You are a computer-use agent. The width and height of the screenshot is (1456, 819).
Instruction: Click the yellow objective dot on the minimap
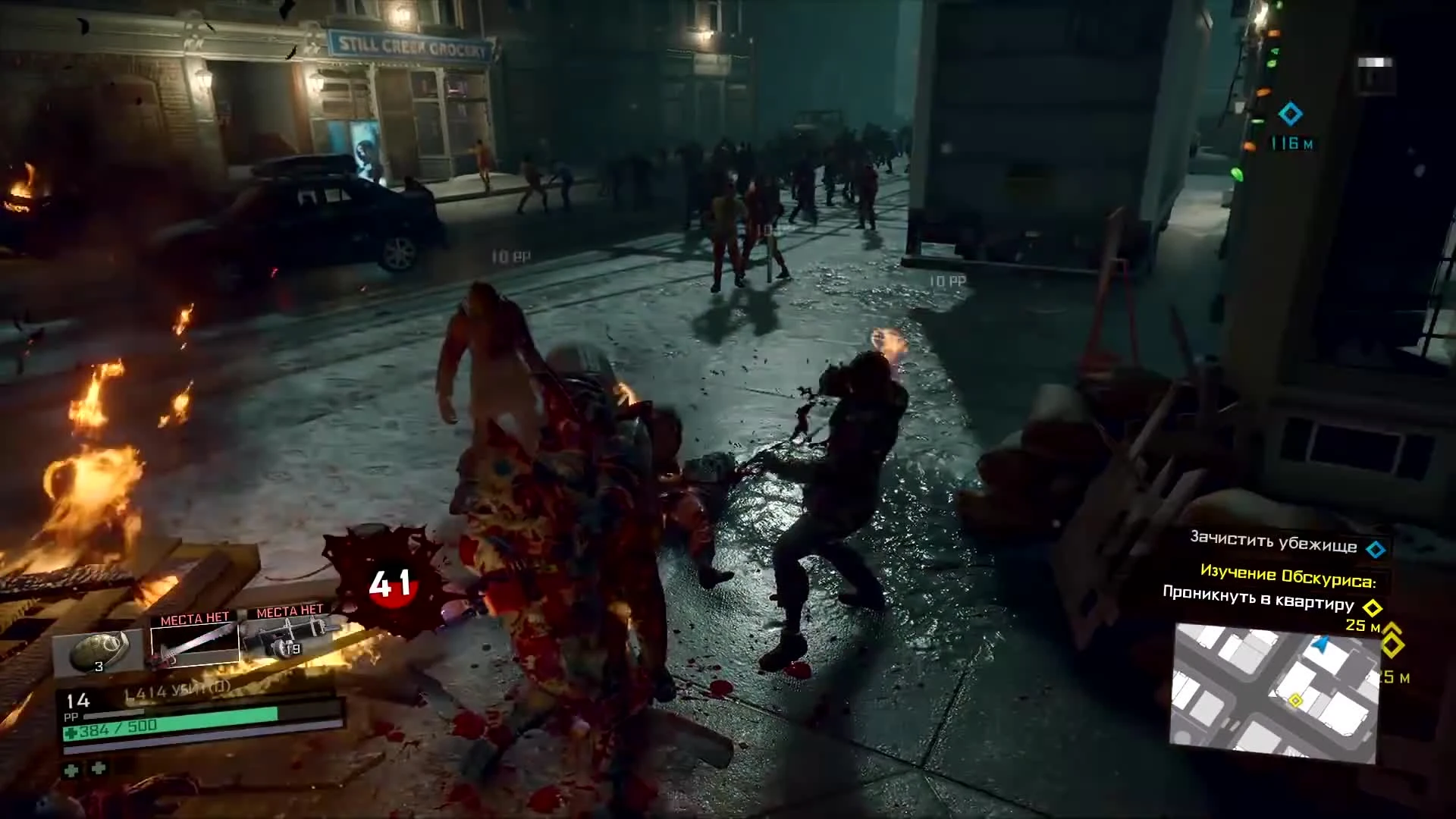click(1295, 700)
